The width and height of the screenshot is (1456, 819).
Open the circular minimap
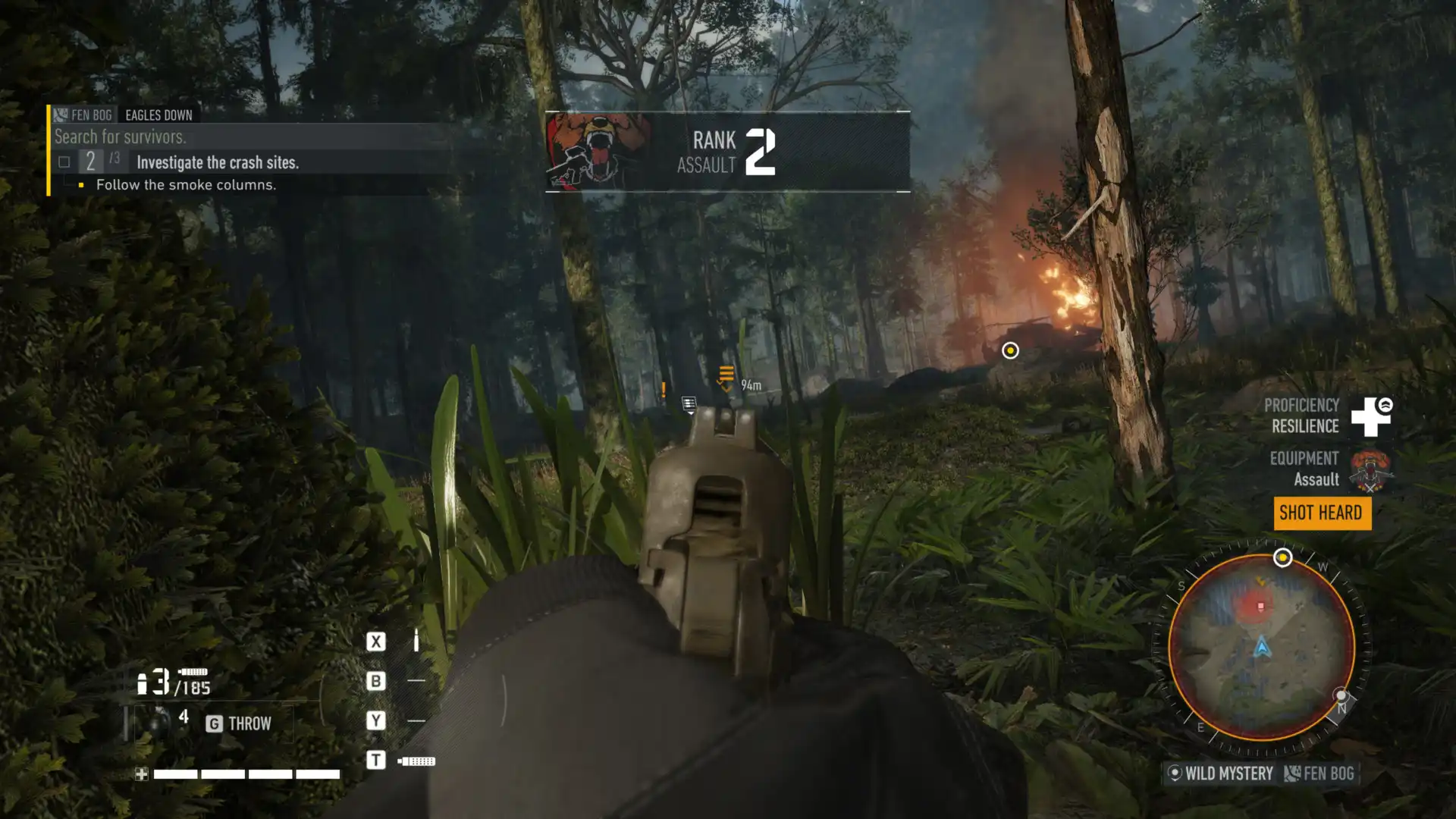coord(1262,647)
